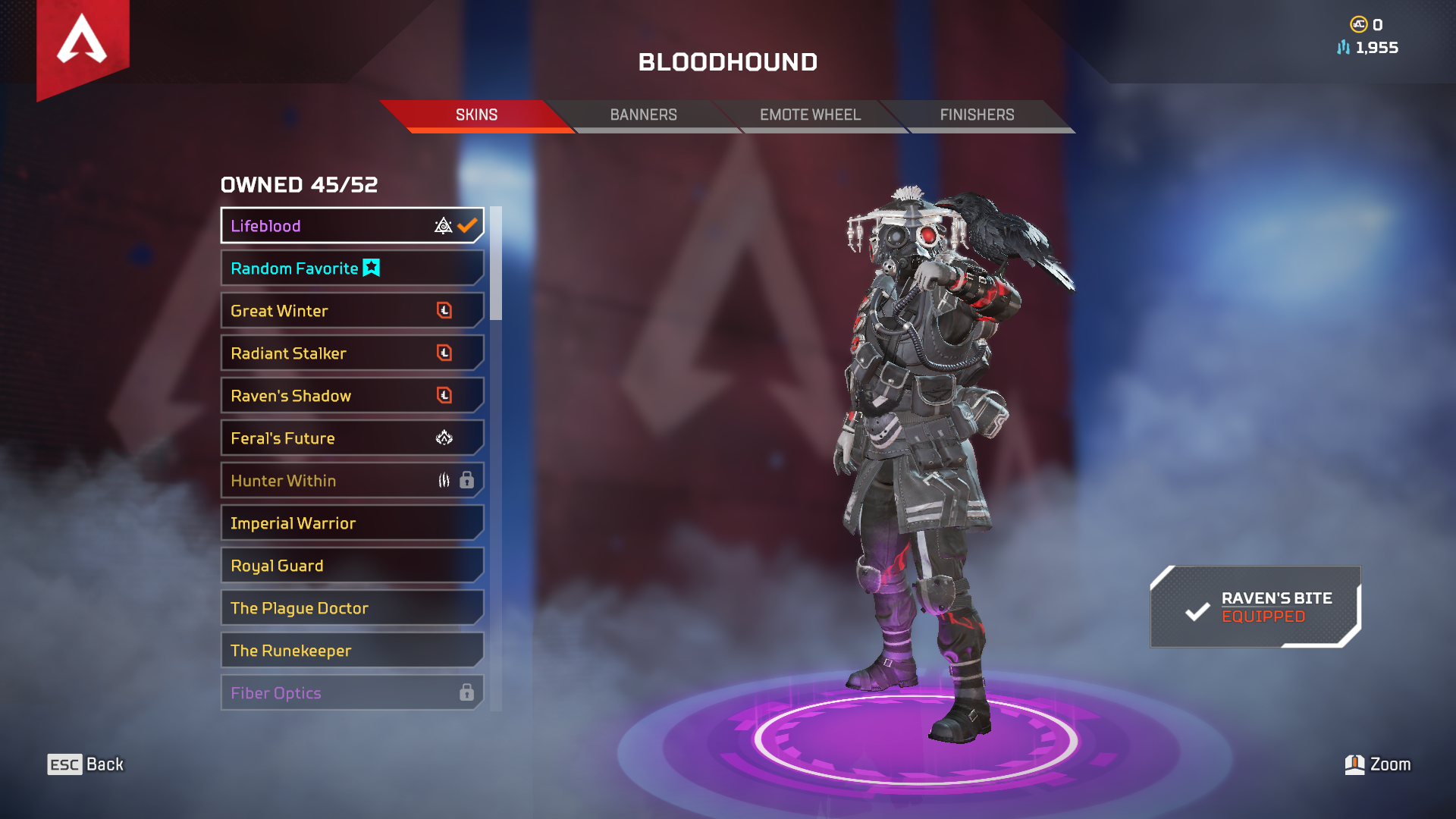The height and width of the screenshot is (819, 1456).
Task: Switch to the Banners tab
Action: [644, 115]
